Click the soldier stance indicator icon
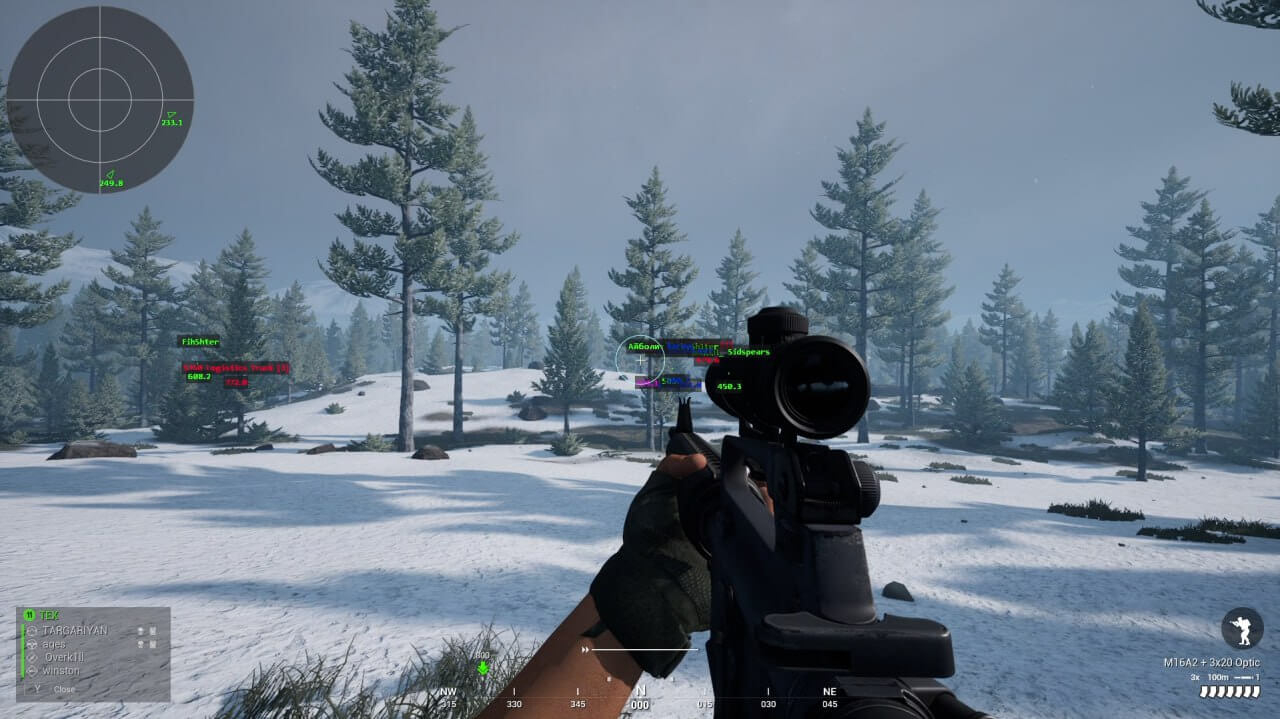 pyautogui.click(x=1242, y=628)
